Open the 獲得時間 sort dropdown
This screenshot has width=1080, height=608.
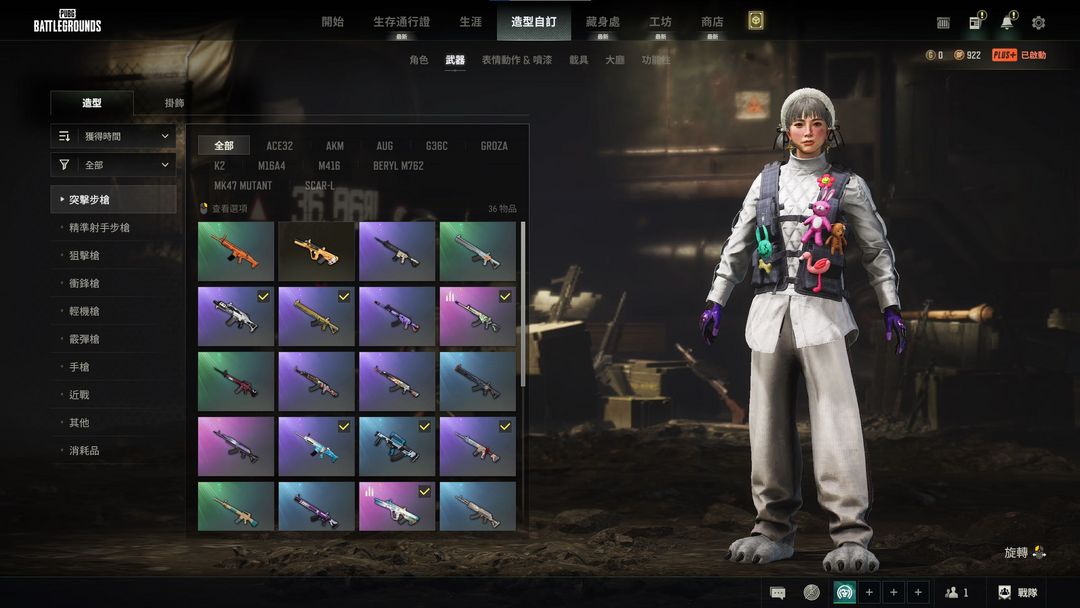click(113, 136)
